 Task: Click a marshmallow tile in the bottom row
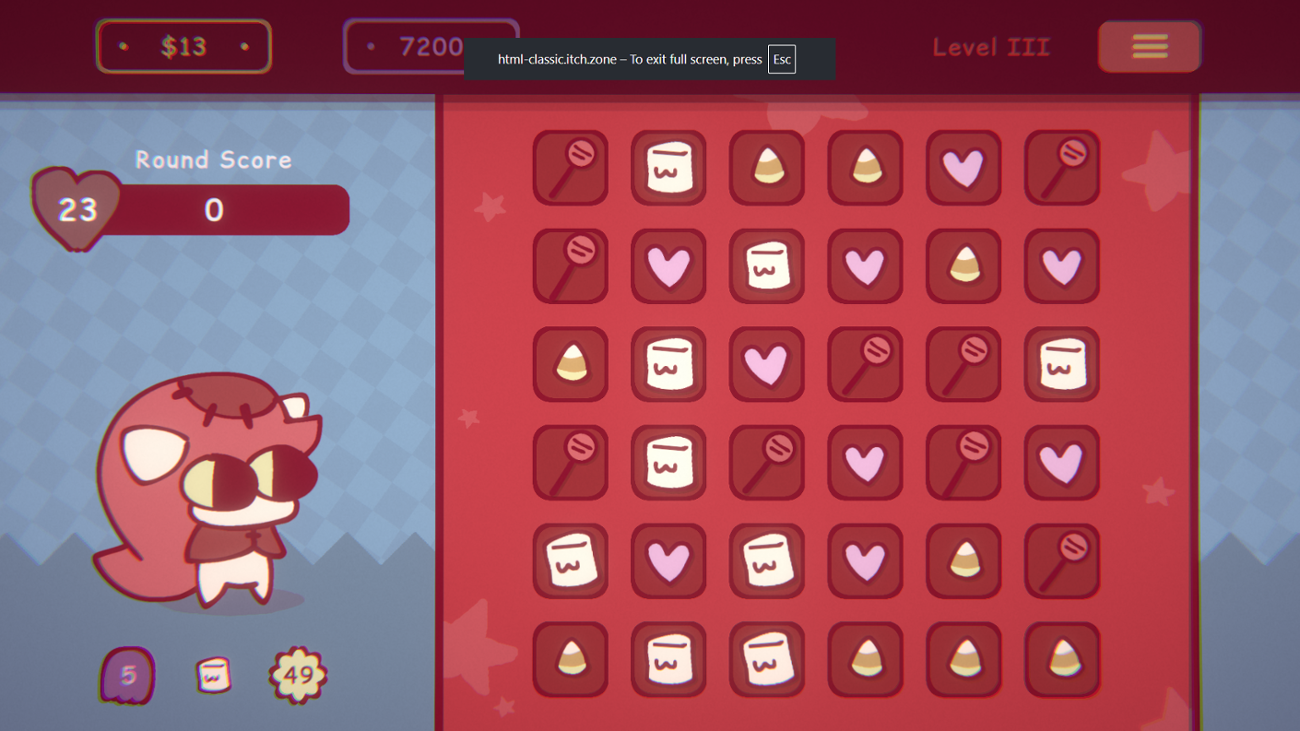(668, 659)
